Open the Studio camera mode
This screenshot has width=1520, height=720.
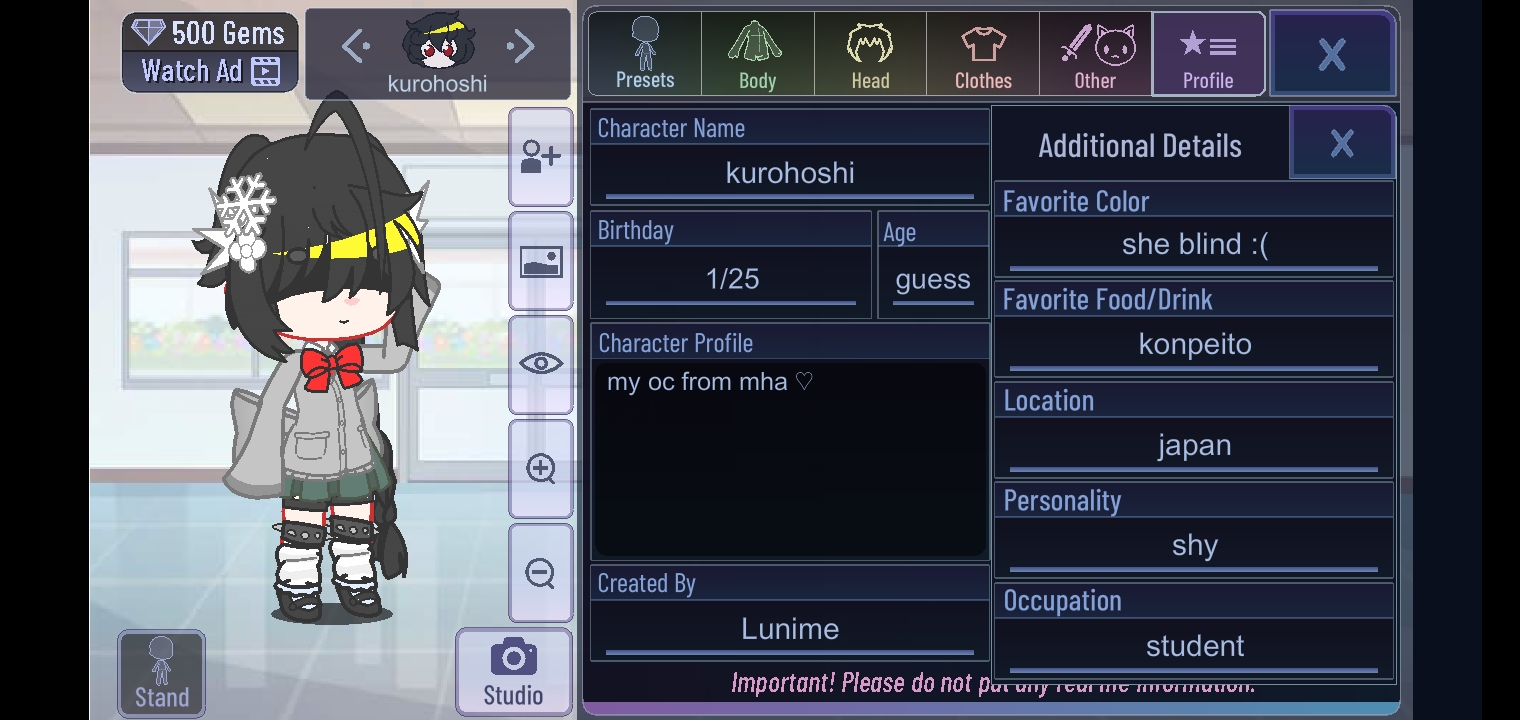(513, 672)
